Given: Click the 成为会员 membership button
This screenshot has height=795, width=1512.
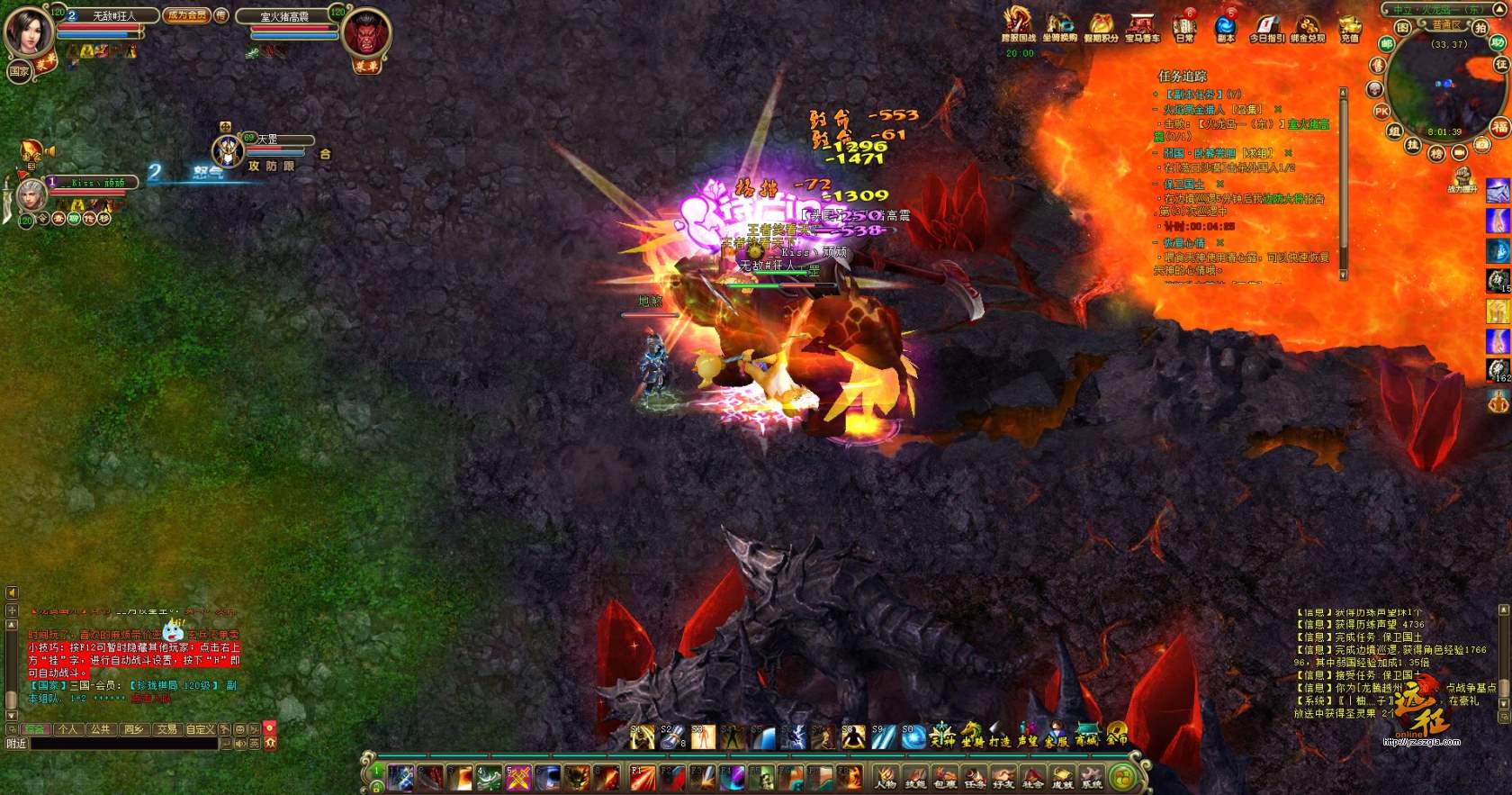Looking at the screenshot, I should point(186,15).
